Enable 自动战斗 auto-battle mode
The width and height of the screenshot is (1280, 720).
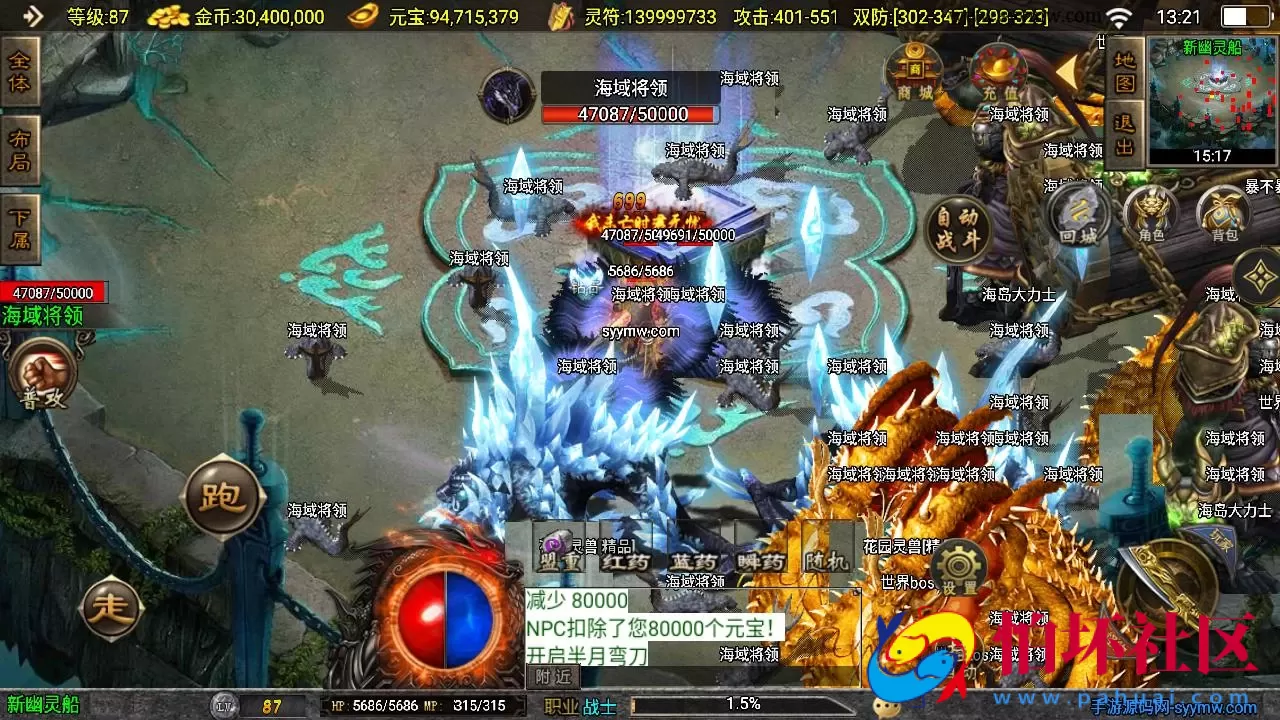click(957, 228)
